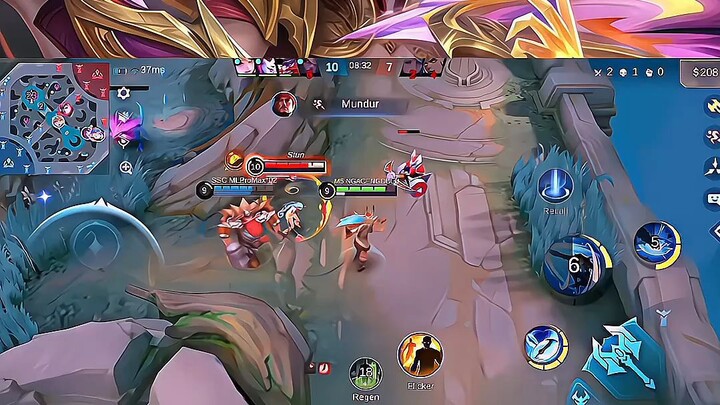Touch the movement joystick pad

click(93, 242)
